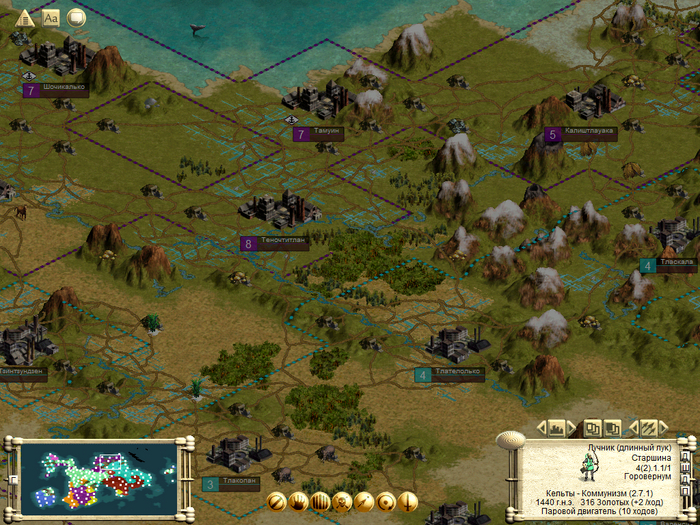Viewport: 700px width, 525px height.
Task: Choose the skull and crossbones disband order
Action: pos(342,501)
